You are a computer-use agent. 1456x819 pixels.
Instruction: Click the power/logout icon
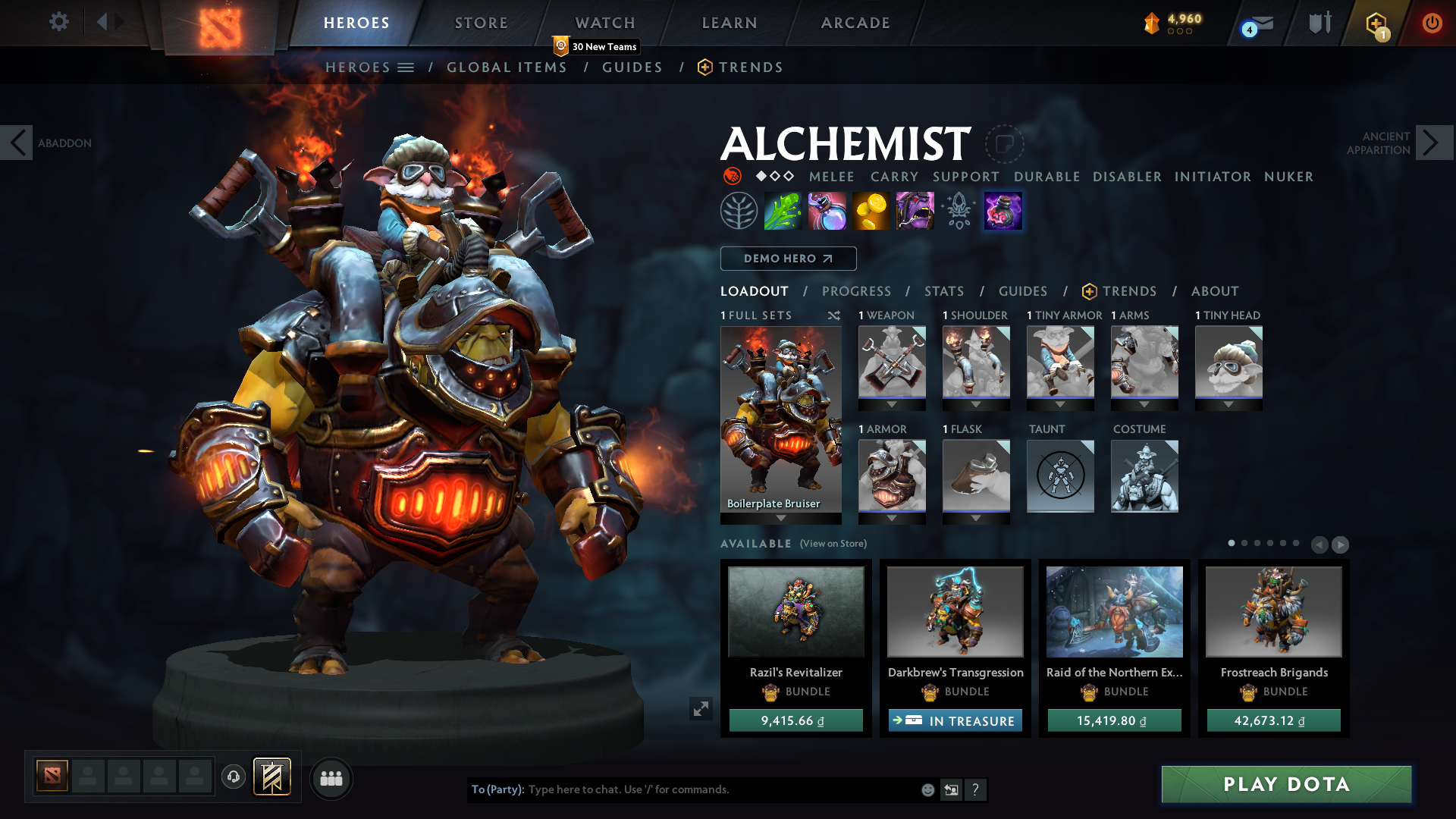tap(1432, 23)
